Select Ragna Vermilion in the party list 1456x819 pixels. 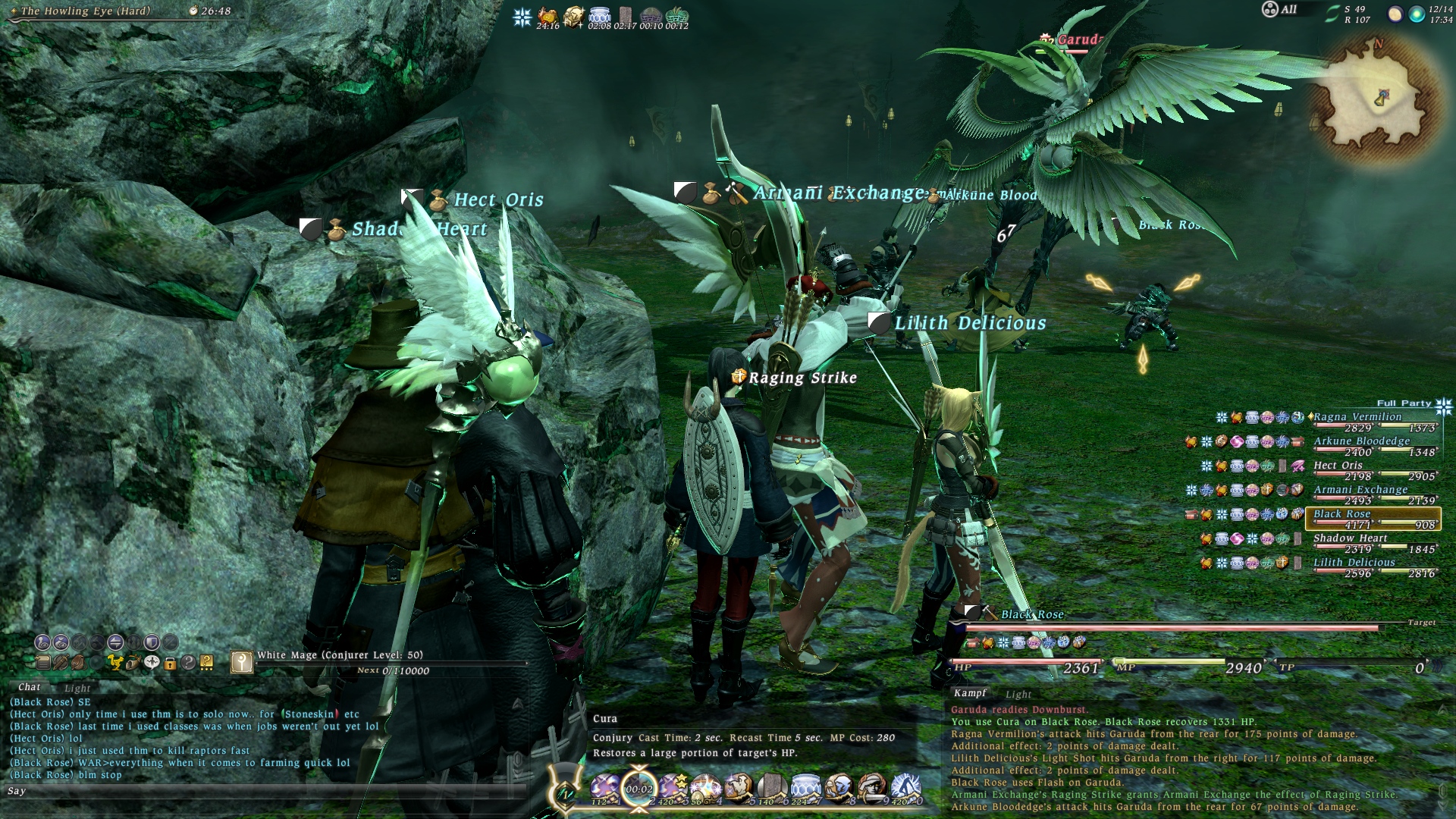tap(1357, 417)
